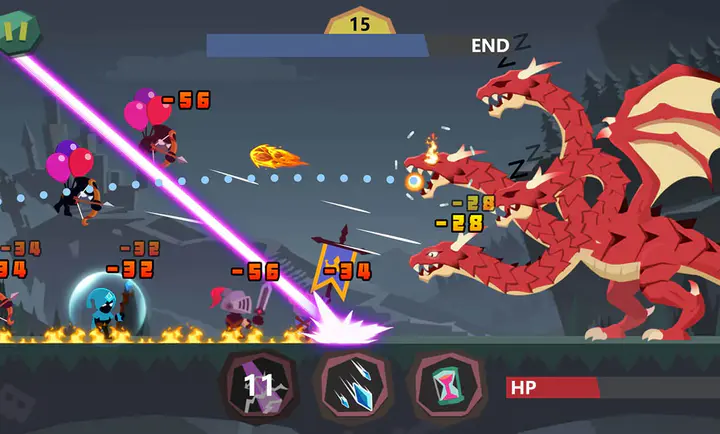This screenshot has height=434, width=720.
Task: Activate the purple laser beam ability
Action: 259,386
